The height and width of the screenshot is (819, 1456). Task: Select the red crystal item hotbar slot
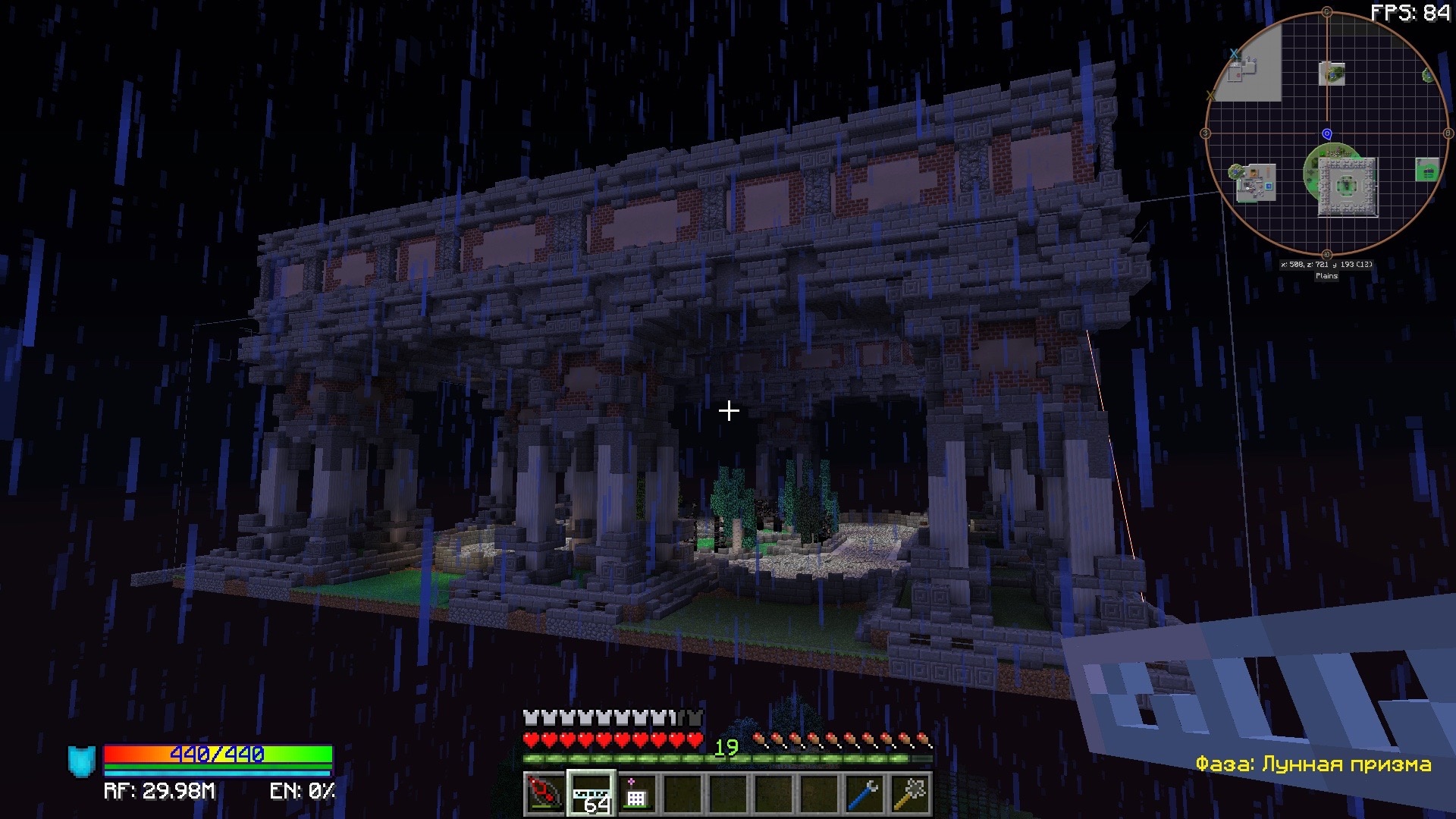pos(544,794)
